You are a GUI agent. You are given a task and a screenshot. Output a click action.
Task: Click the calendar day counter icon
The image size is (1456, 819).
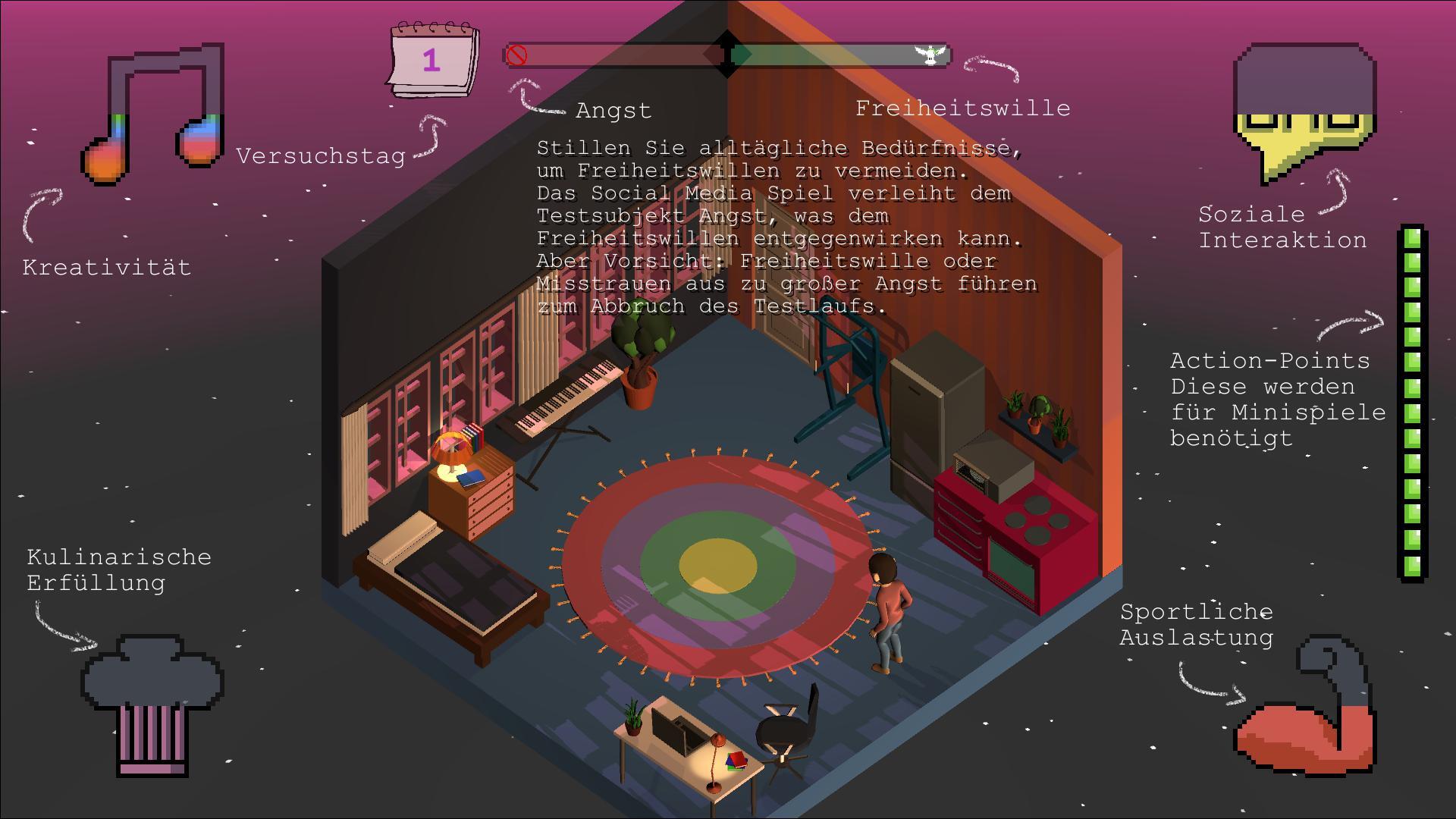tap(433, 61)
